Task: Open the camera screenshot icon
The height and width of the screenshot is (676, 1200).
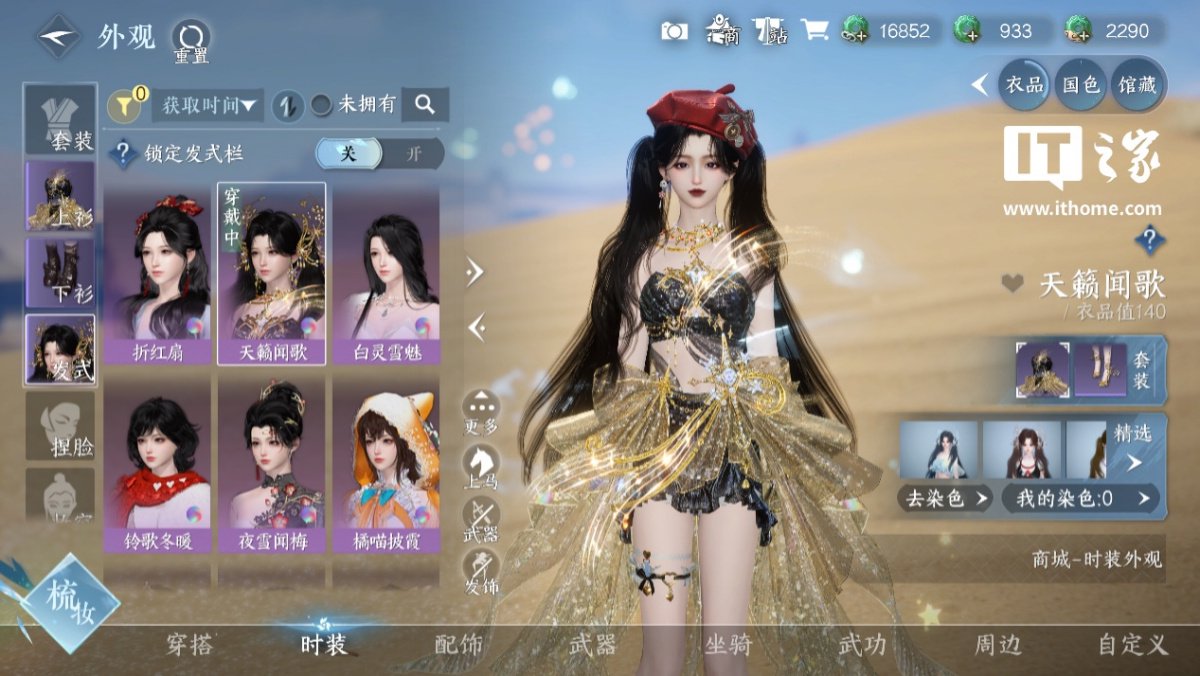Action: pyautogui.click(x=675, y=31)
